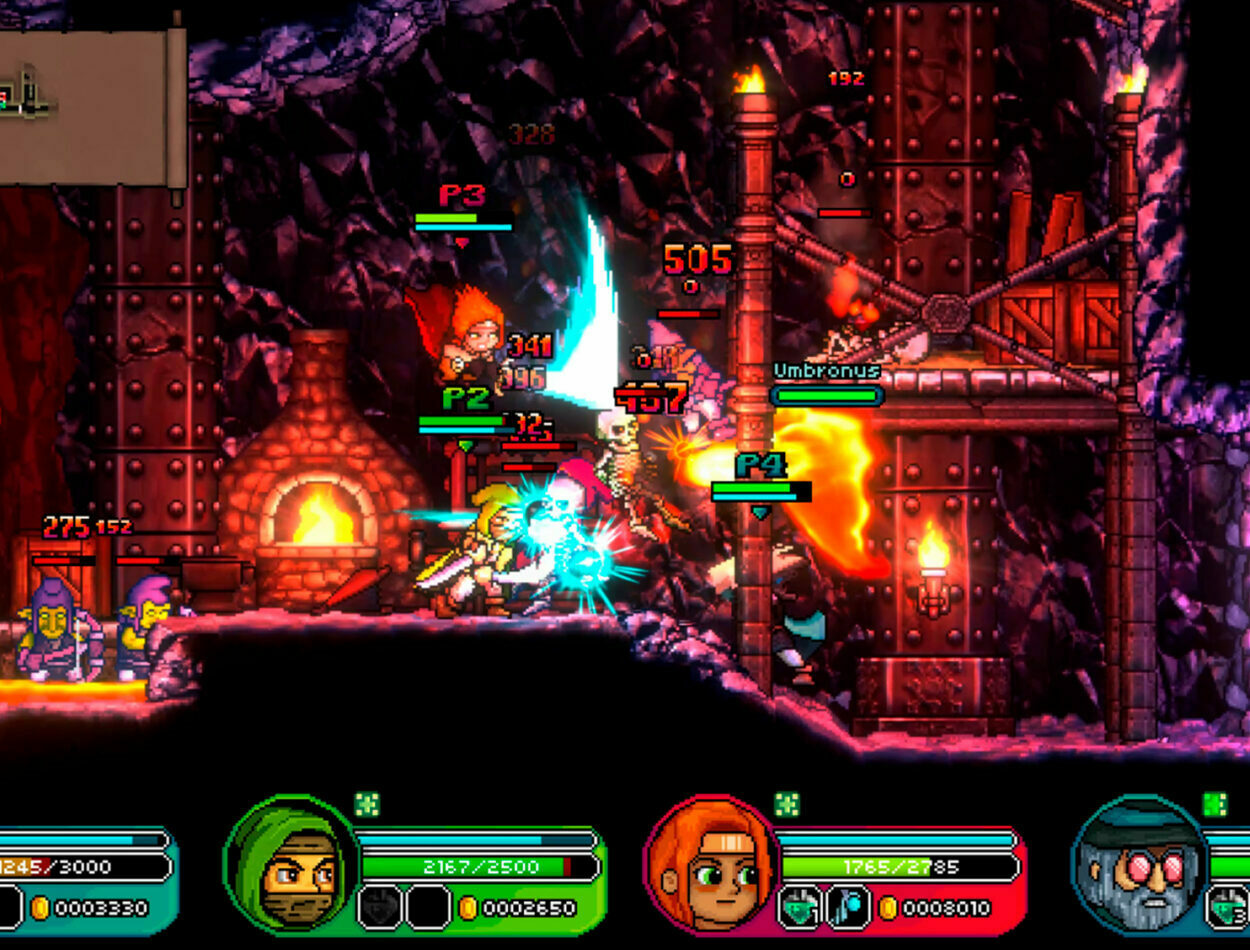Select the green-hooded ninja player portrait
Image resolution: width=1250 pixels, height=950 pixels.
[293, 865]
